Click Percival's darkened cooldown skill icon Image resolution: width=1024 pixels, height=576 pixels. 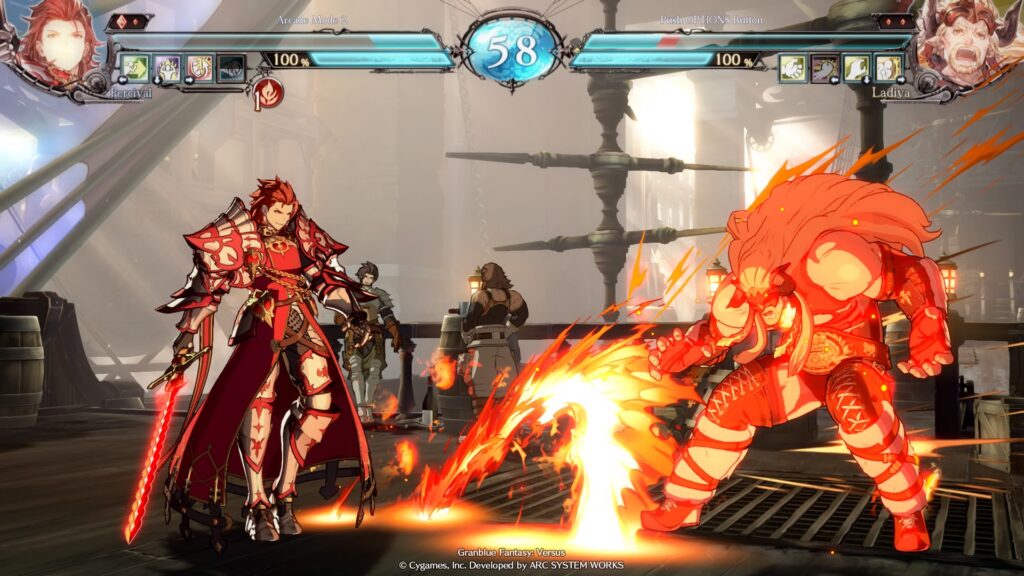point(231,68)
